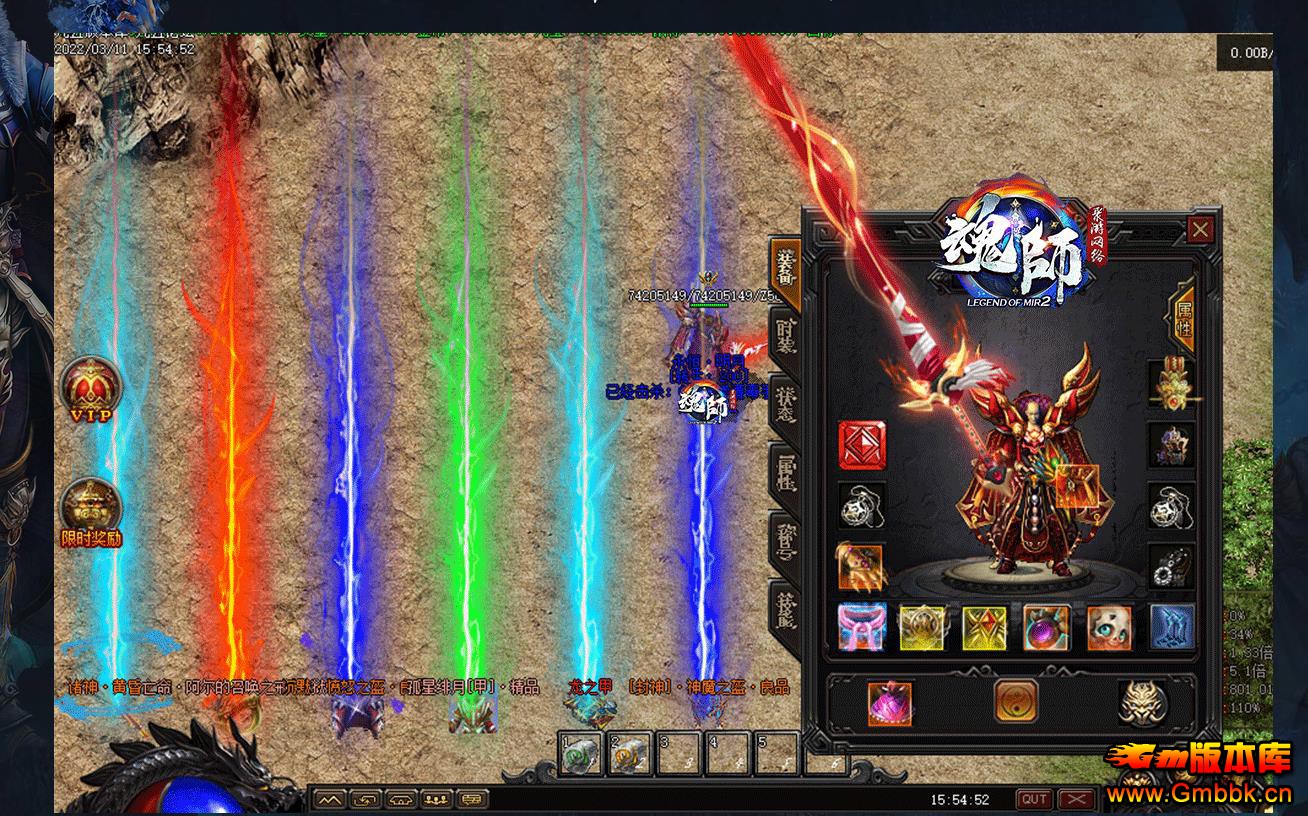
Task: Open the VIP menu icon
Action: point(91,388)
